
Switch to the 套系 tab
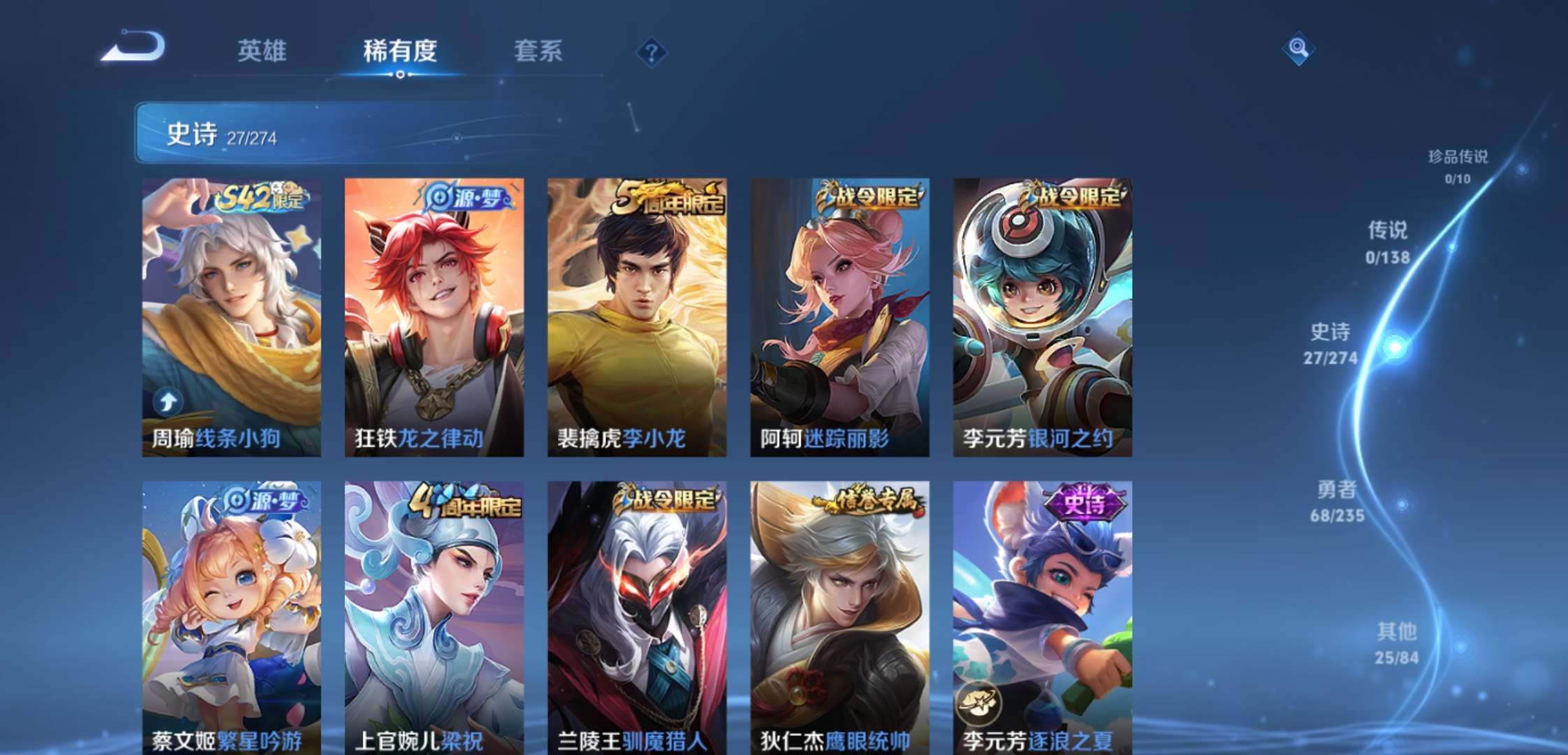[x=538, y=52]
